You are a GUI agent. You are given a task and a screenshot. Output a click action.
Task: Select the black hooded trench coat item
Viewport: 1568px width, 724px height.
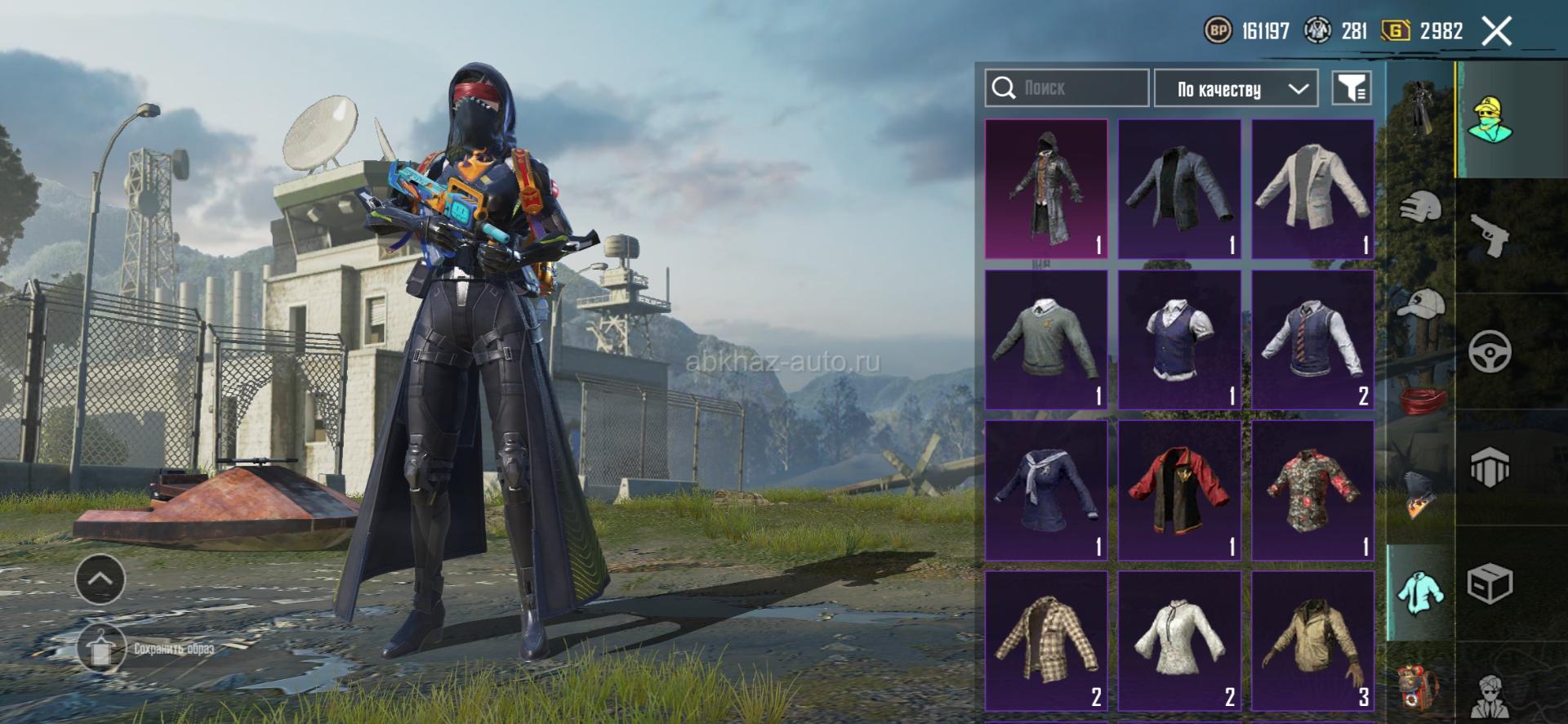(x=1046, y=189)
